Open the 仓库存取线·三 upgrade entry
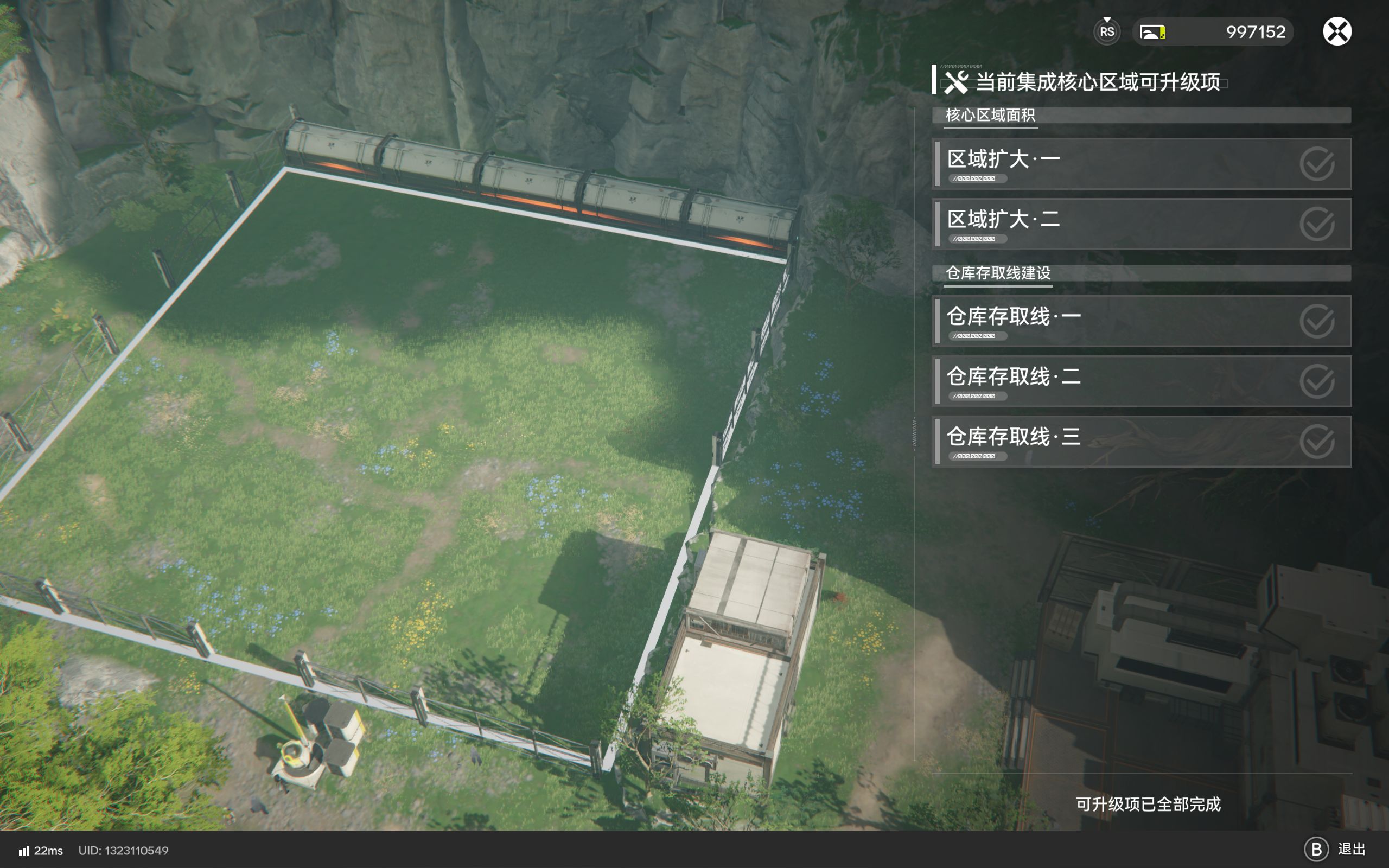Screen dimensions: 1389x868 (1141, 442)
